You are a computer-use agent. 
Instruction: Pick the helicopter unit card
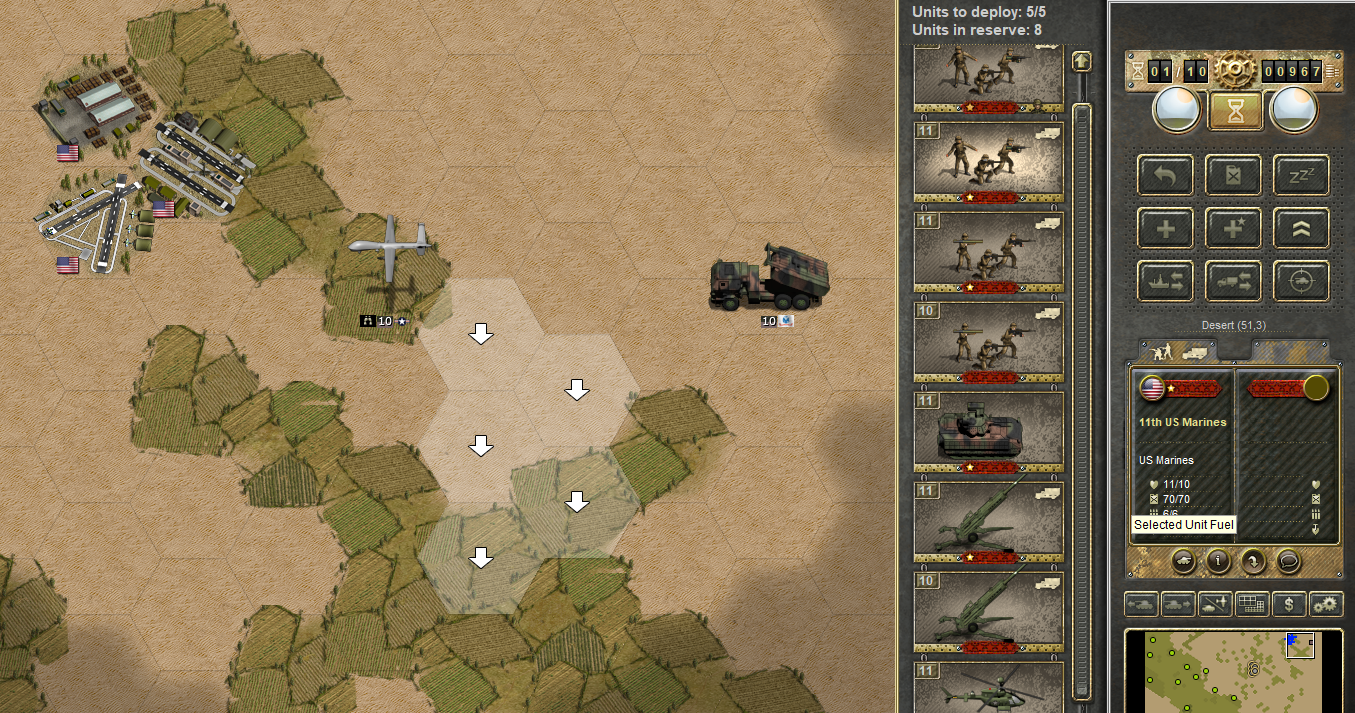(989, 687)
